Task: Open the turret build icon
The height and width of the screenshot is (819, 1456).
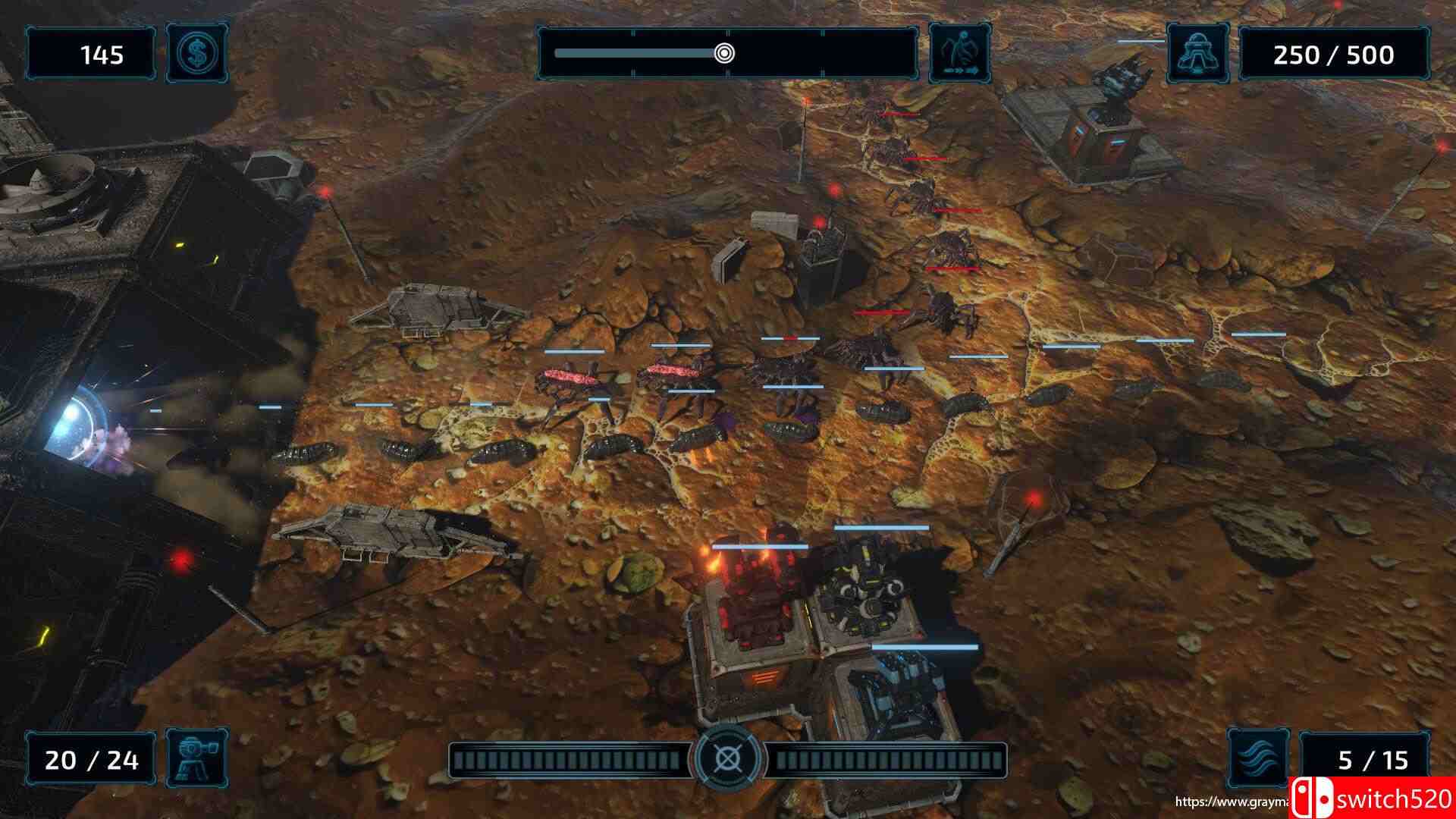Action: point(196,759)
